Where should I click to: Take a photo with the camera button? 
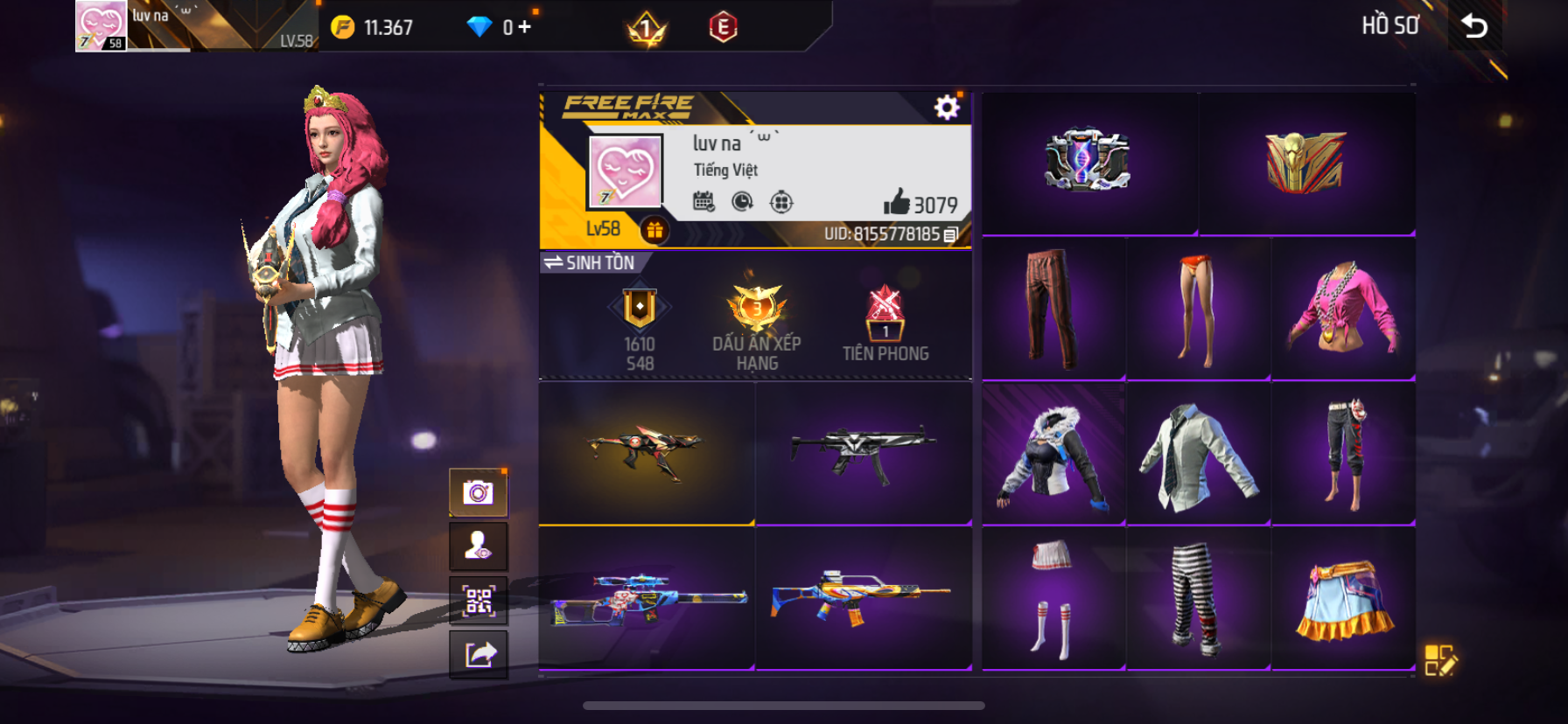[478, 493]
